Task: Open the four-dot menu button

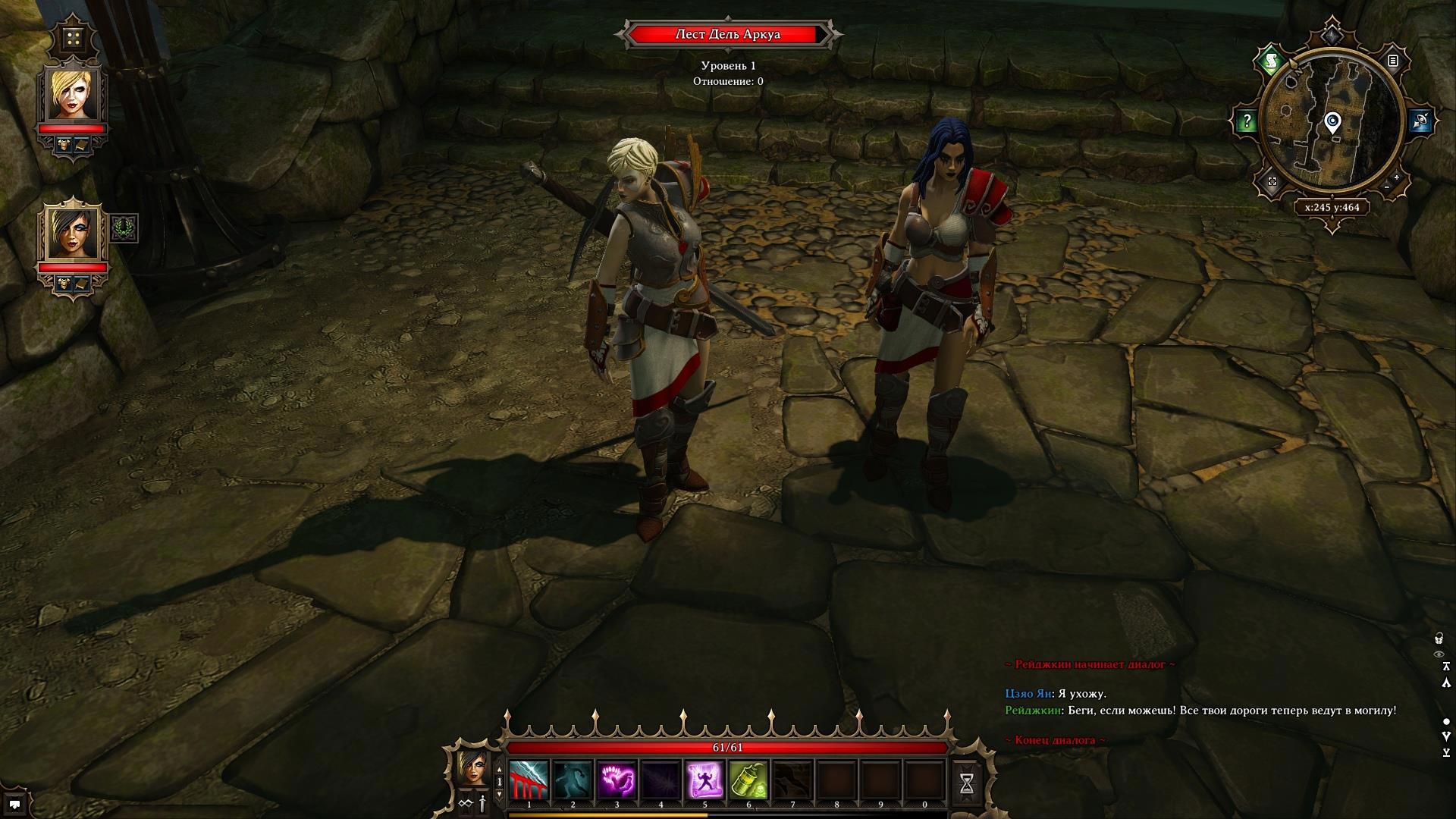Action: coord(73,39)
